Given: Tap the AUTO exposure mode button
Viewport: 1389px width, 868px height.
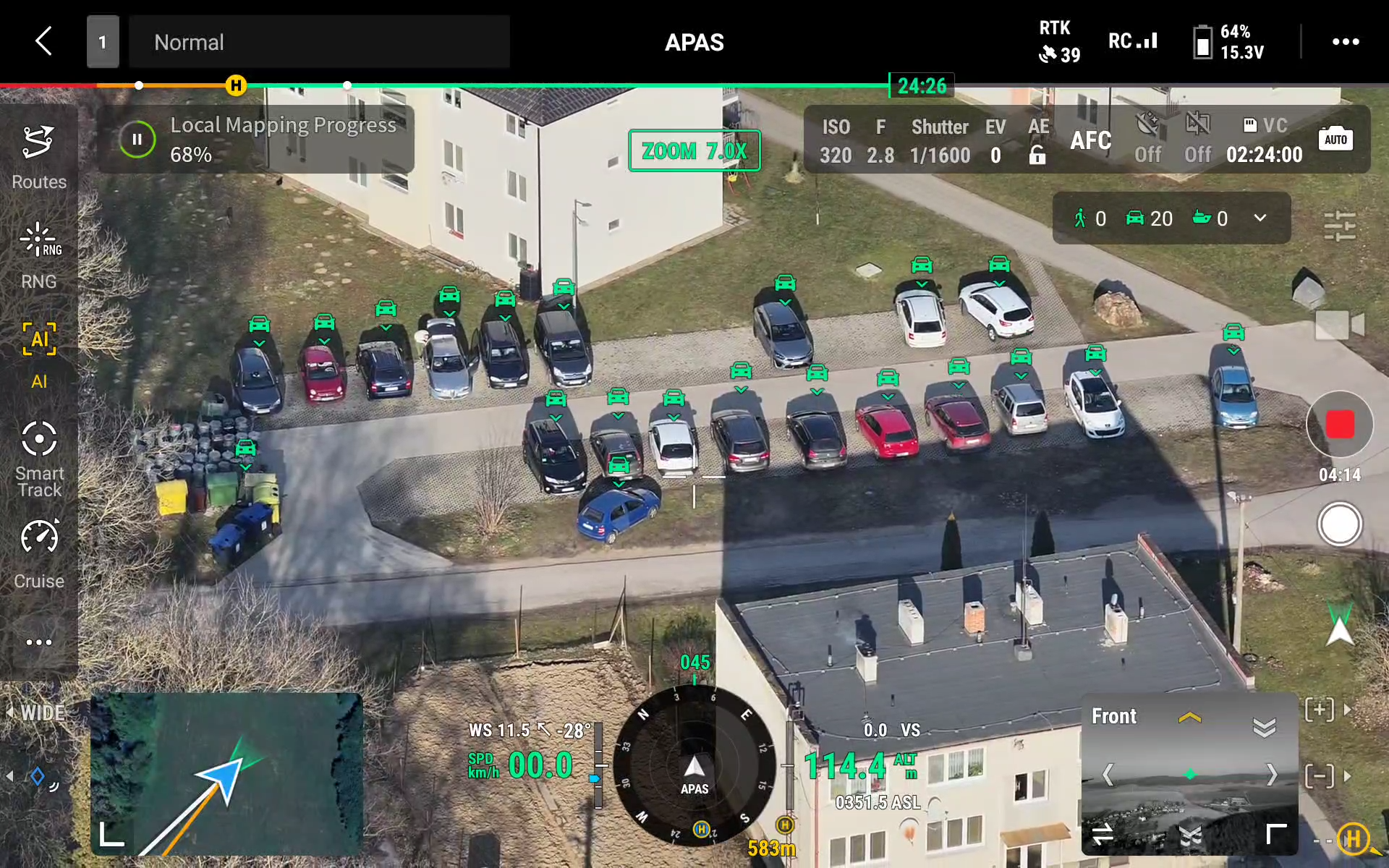Looking at the screenshot, I should pos(1335,140).
